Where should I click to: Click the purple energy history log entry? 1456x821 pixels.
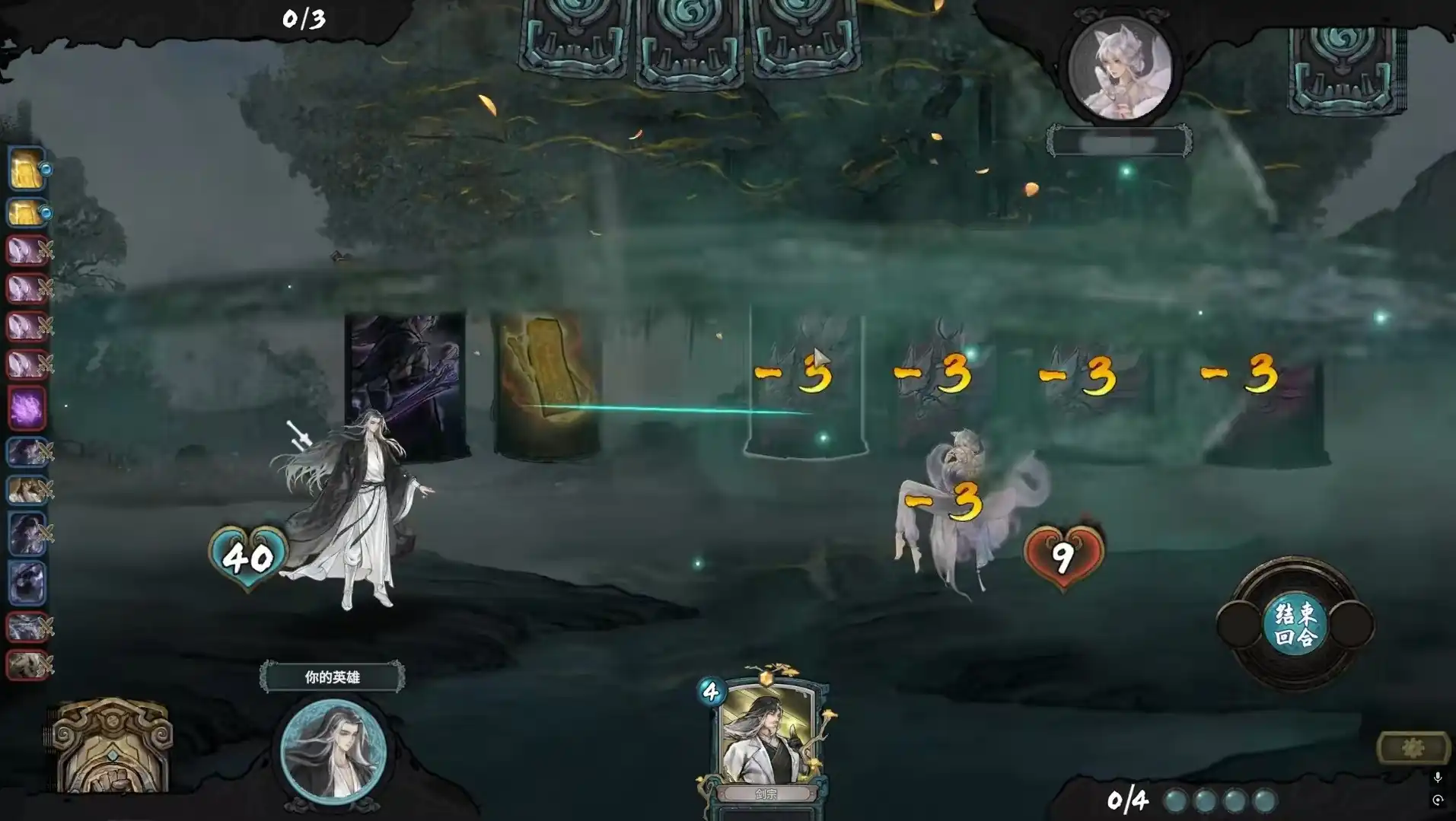(27, 408)
